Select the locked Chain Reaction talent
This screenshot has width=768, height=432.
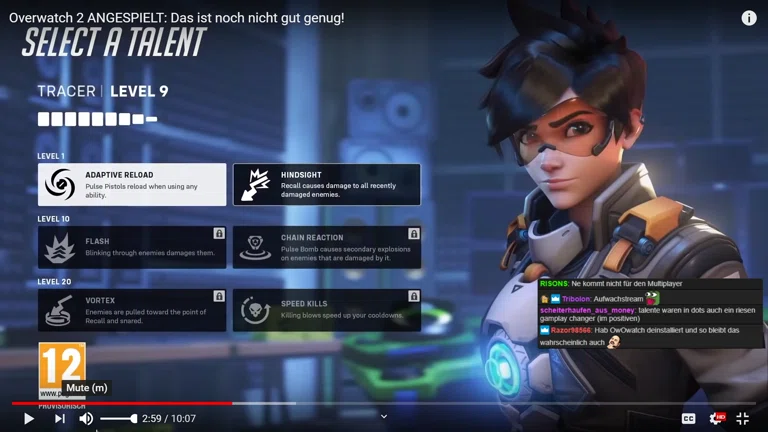[x=326, y=247]
